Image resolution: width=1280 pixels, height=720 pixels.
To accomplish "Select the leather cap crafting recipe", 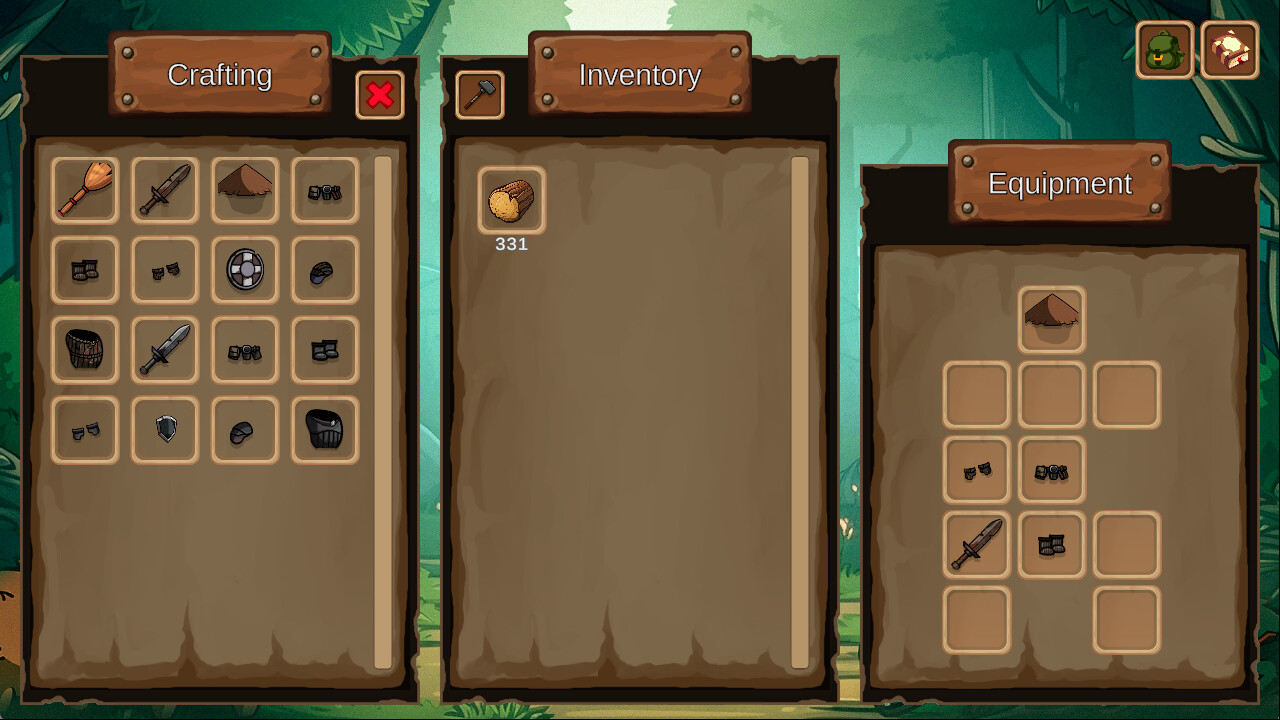I will [325, 270].
